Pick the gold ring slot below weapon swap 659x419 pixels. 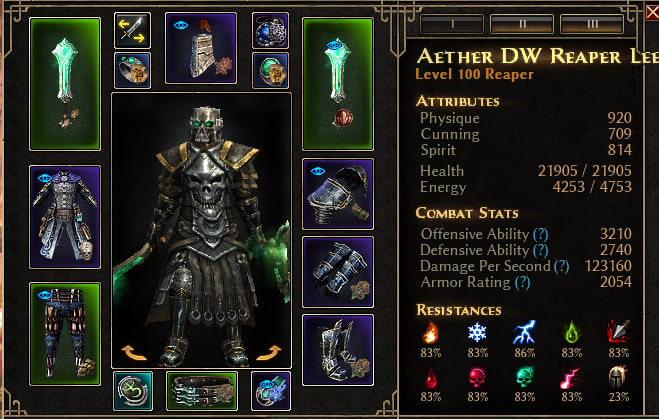pyautogui.click(x=132, y=70)
